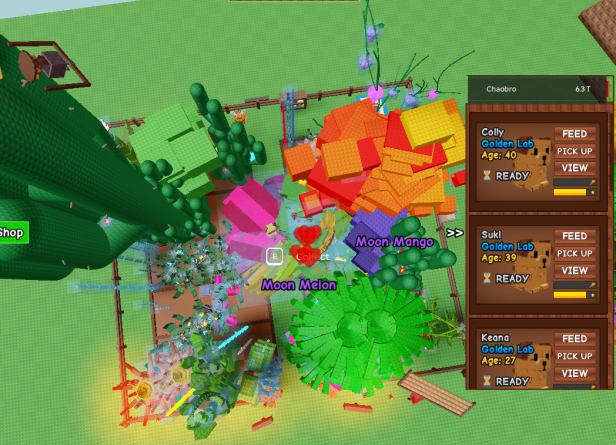Collapse the pet panel with the arrows
This screenshot has width=616, height=445.
coord(455,233)
